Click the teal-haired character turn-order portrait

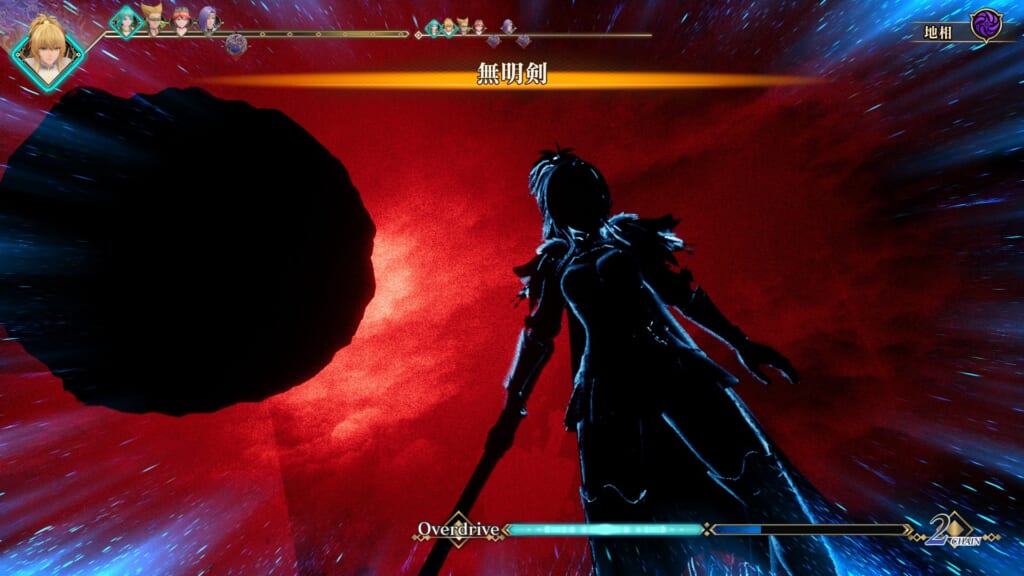coord(126,20)
